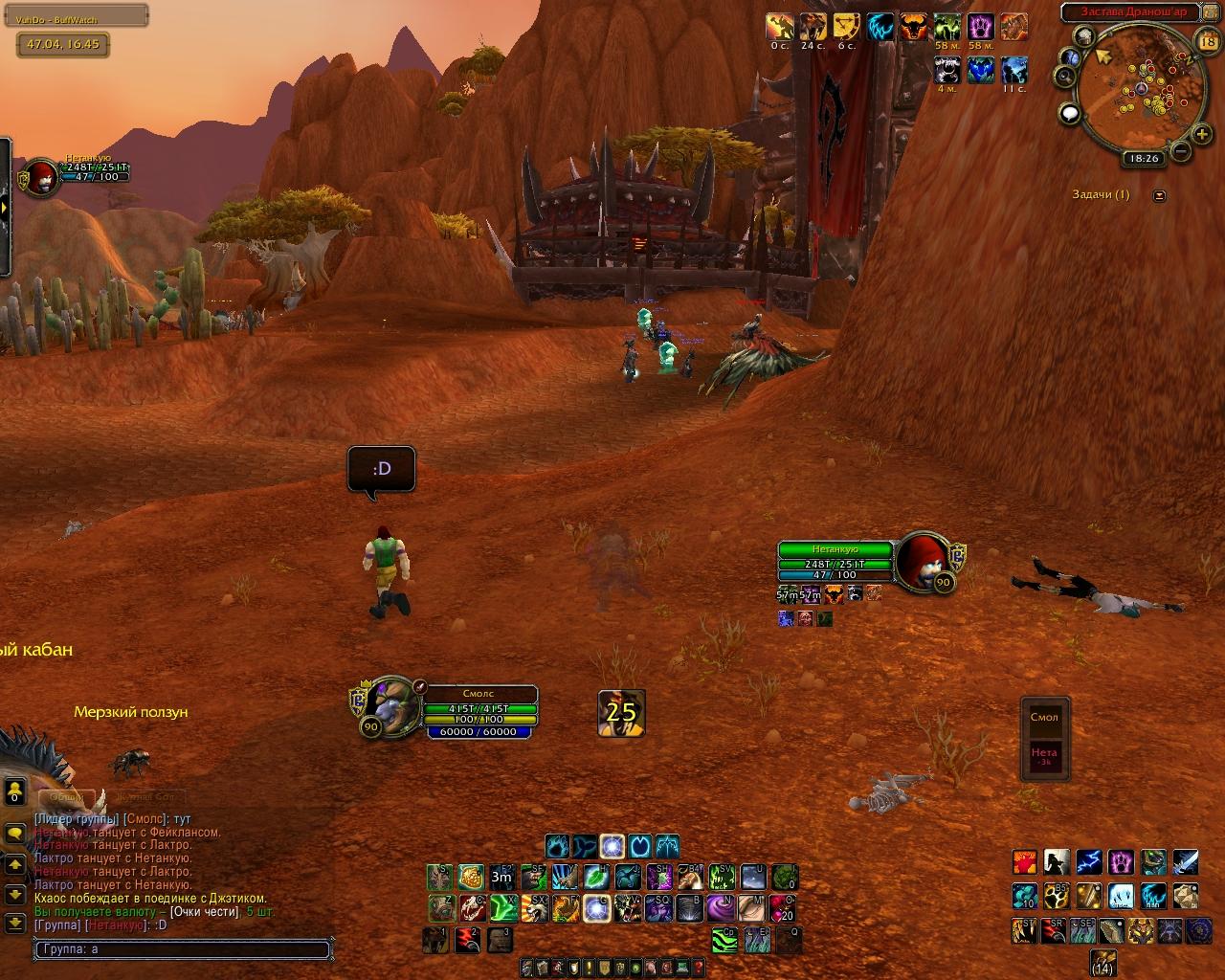This screenshot has height=980, width=1225.
Task: Expand the Задачи (1) objectives tracker toggle
Action: pos(1160,195)
